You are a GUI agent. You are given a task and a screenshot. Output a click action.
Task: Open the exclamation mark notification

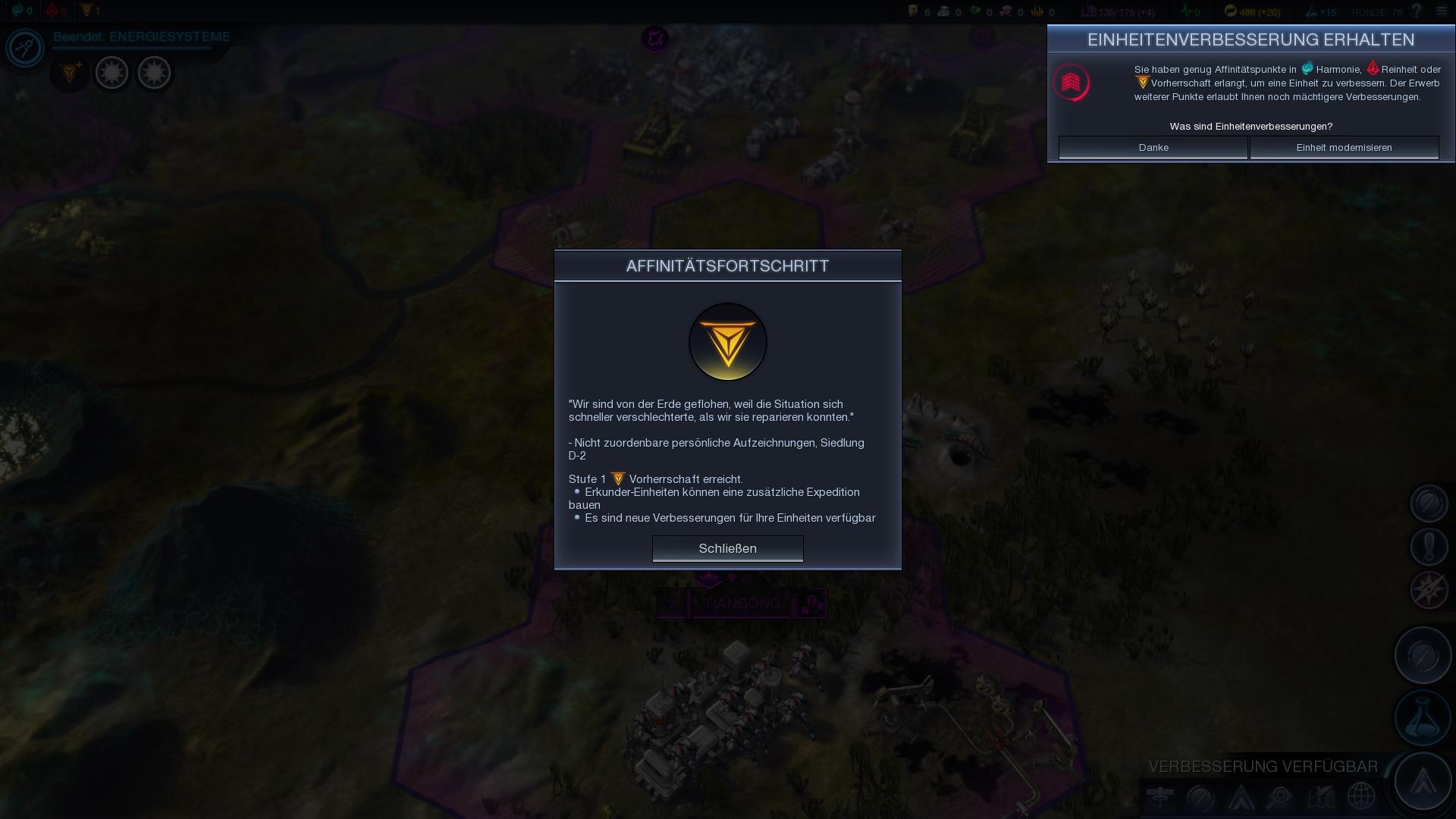tap(1429, 547)
